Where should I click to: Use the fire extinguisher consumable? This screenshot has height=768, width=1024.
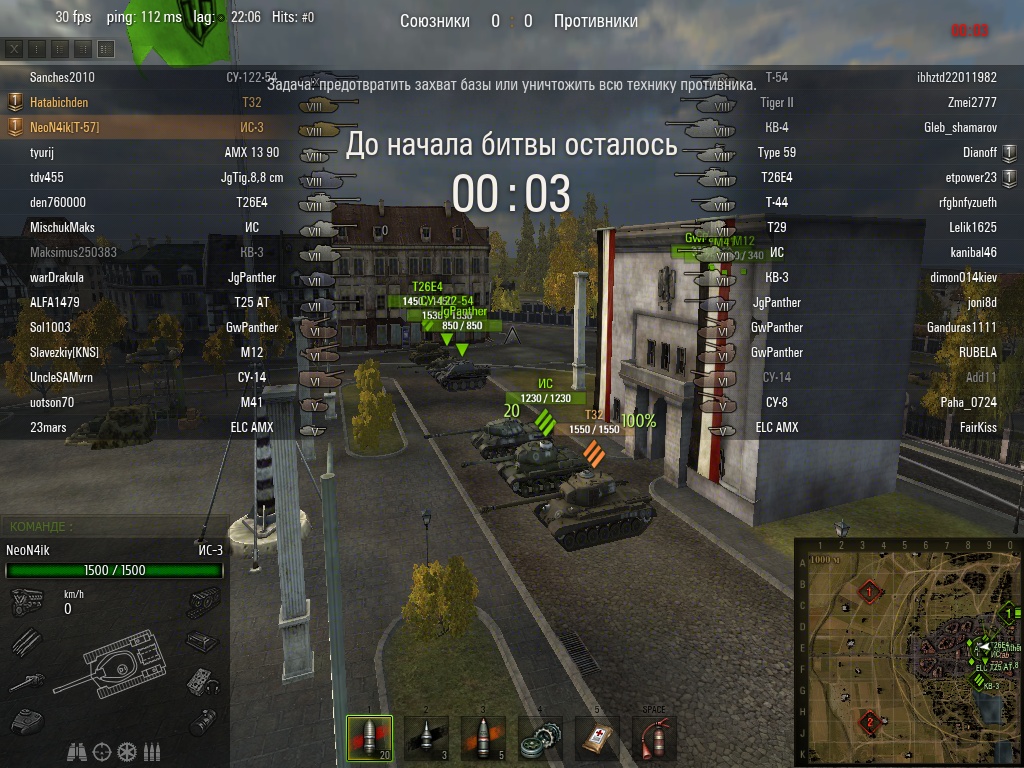pyautogui.click(x=654, y=739)
